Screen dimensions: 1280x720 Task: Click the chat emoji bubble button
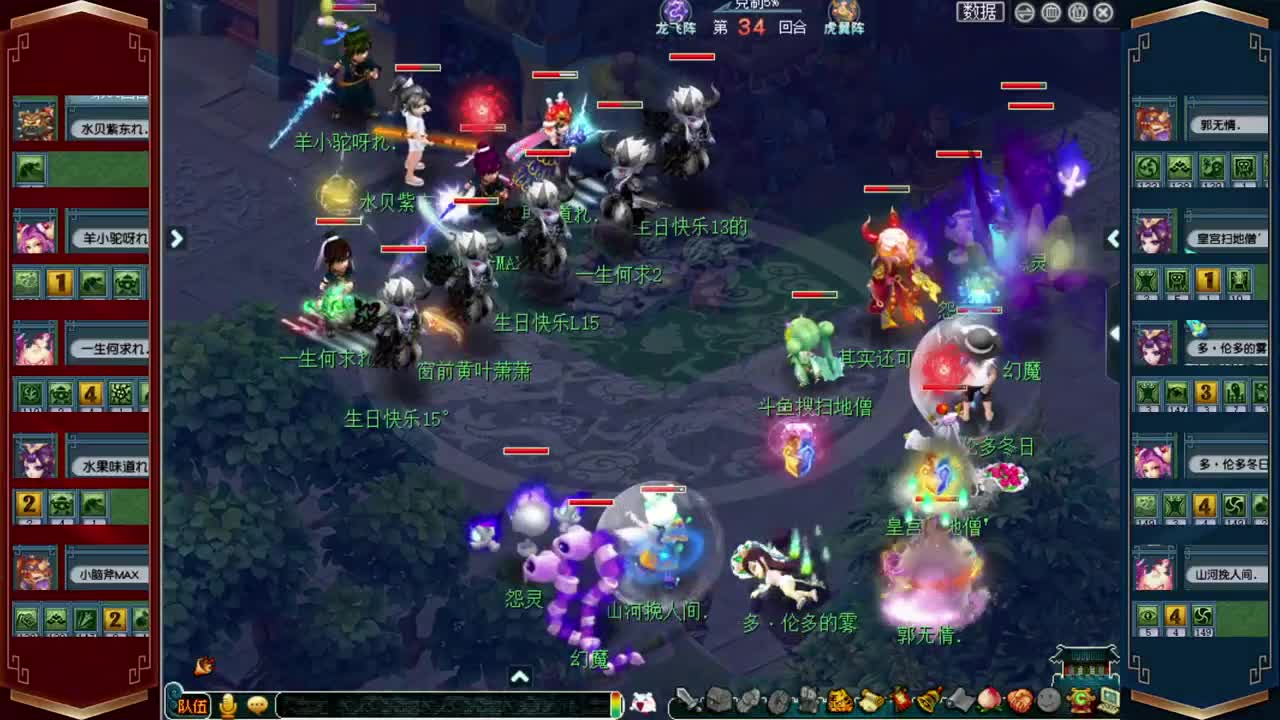click(256, 705)
